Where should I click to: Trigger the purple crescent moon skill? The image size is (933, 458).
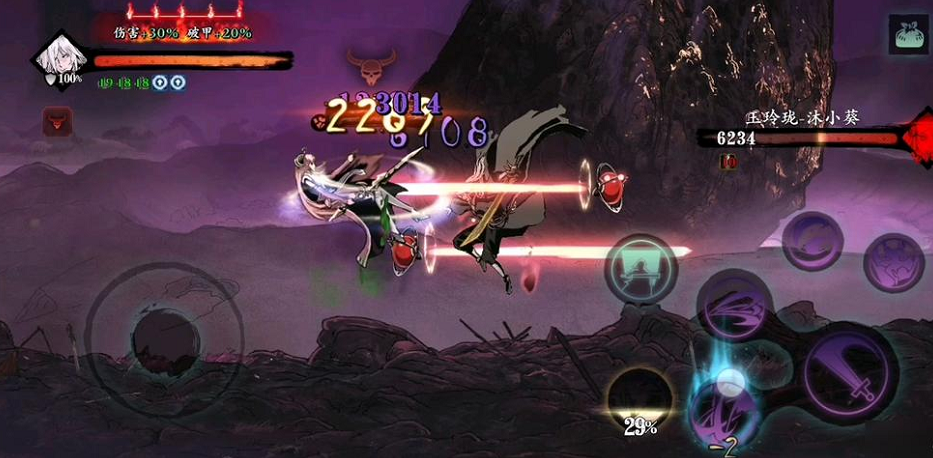click(x=812, y=240)
